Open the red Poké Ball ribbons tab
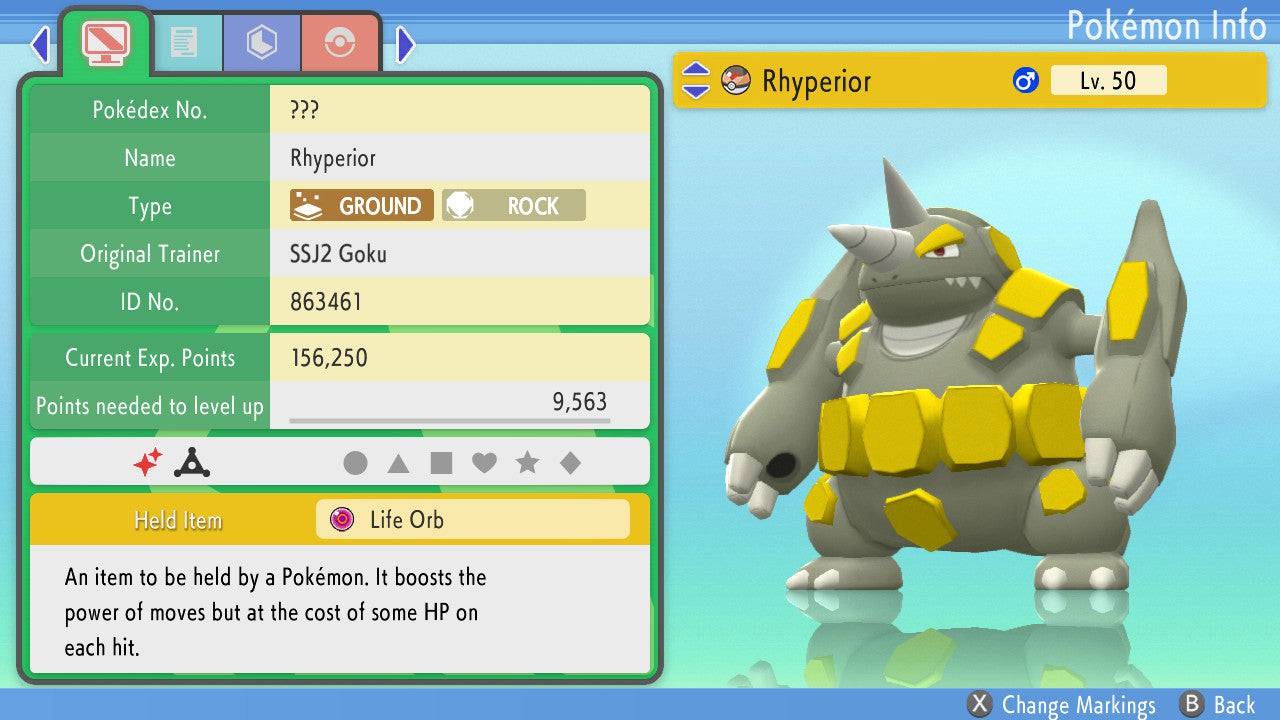The width and height of the screenshot is (1280, 720). [340, 42]
